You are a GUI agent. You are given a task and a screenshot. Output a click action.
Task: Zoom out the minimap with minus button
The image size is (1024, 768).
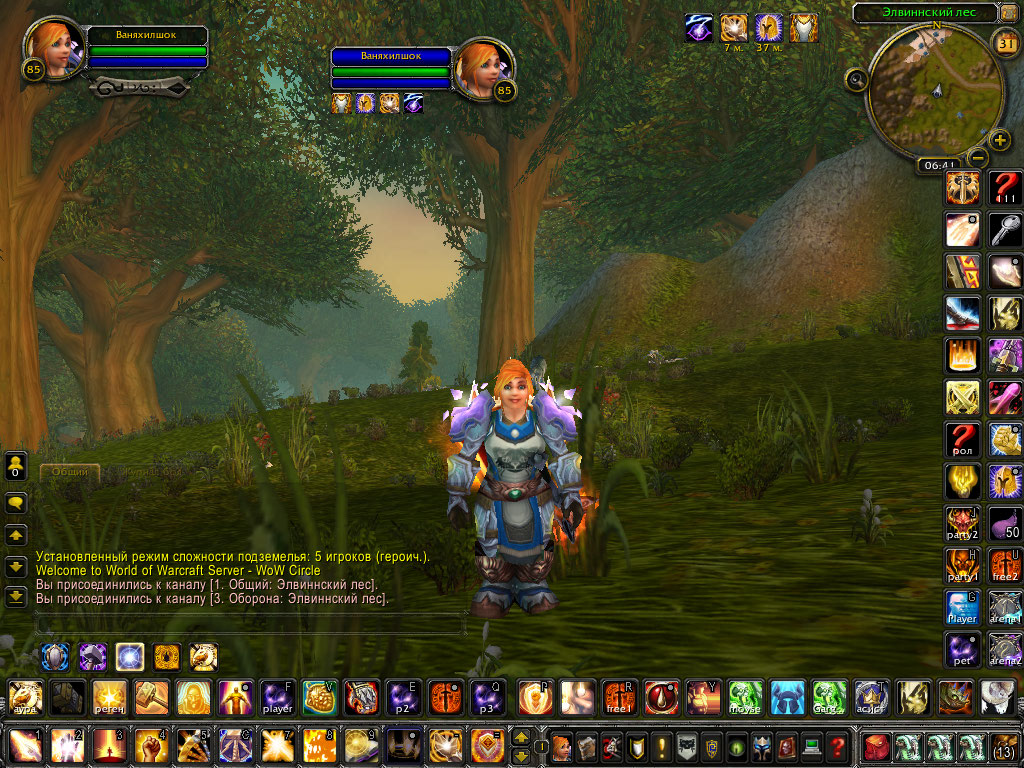tap(978, 158)
